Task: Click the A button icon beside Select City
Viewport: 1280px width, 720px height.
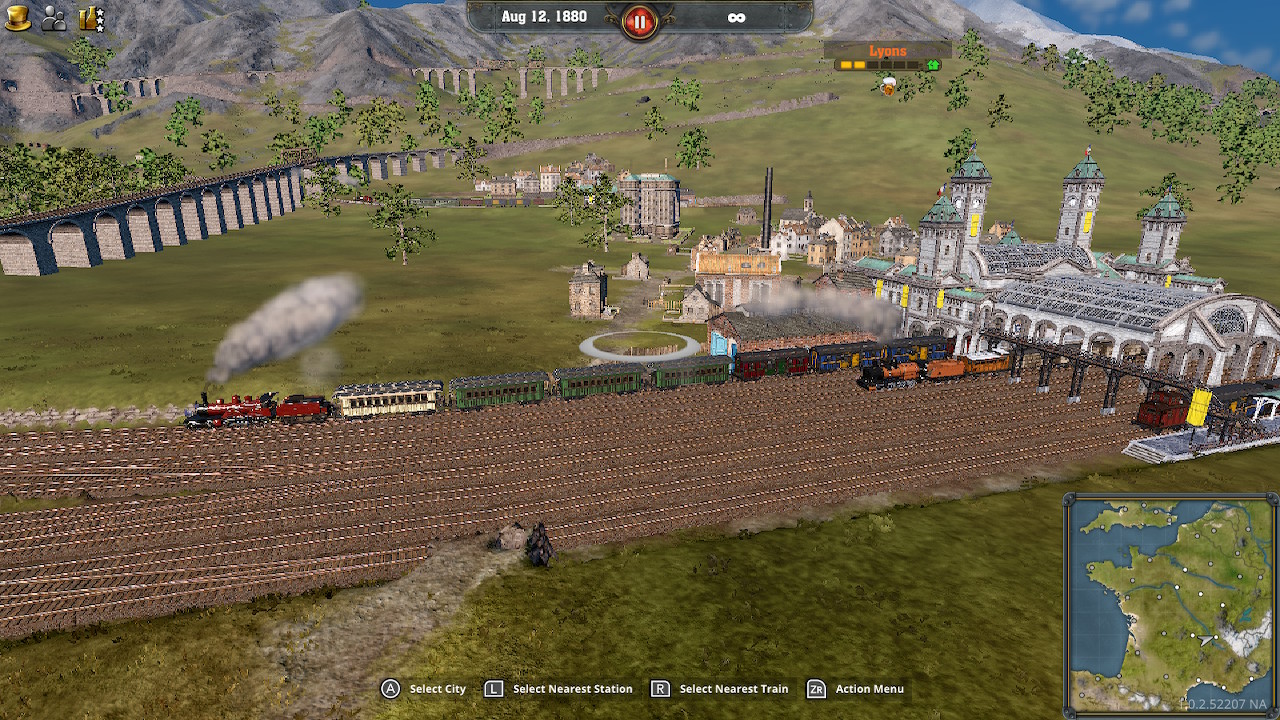Action: [x=390, y=689]
